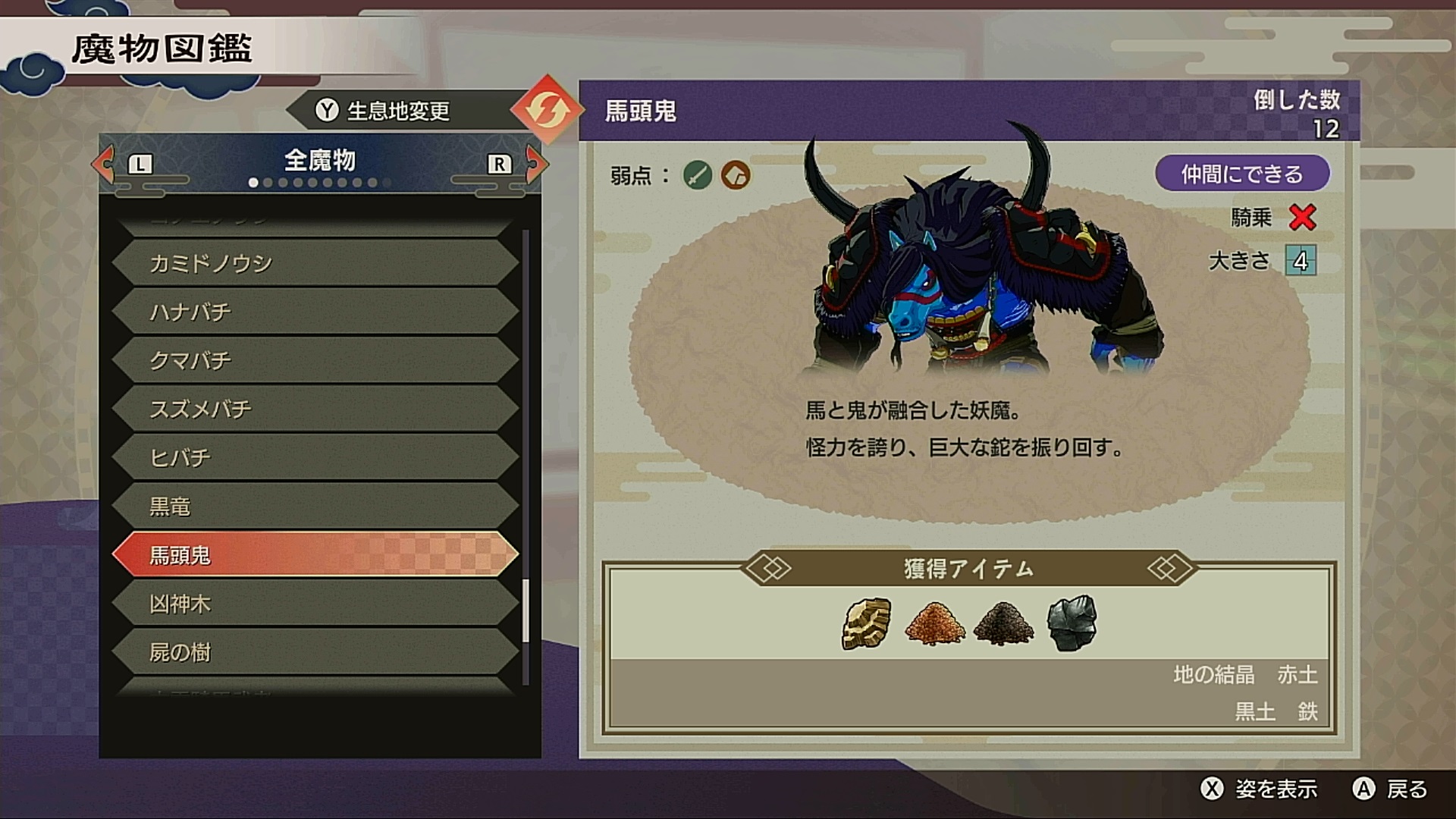
Task: Select the 鉄 iron ore item icon
Action: [1072, 624]
